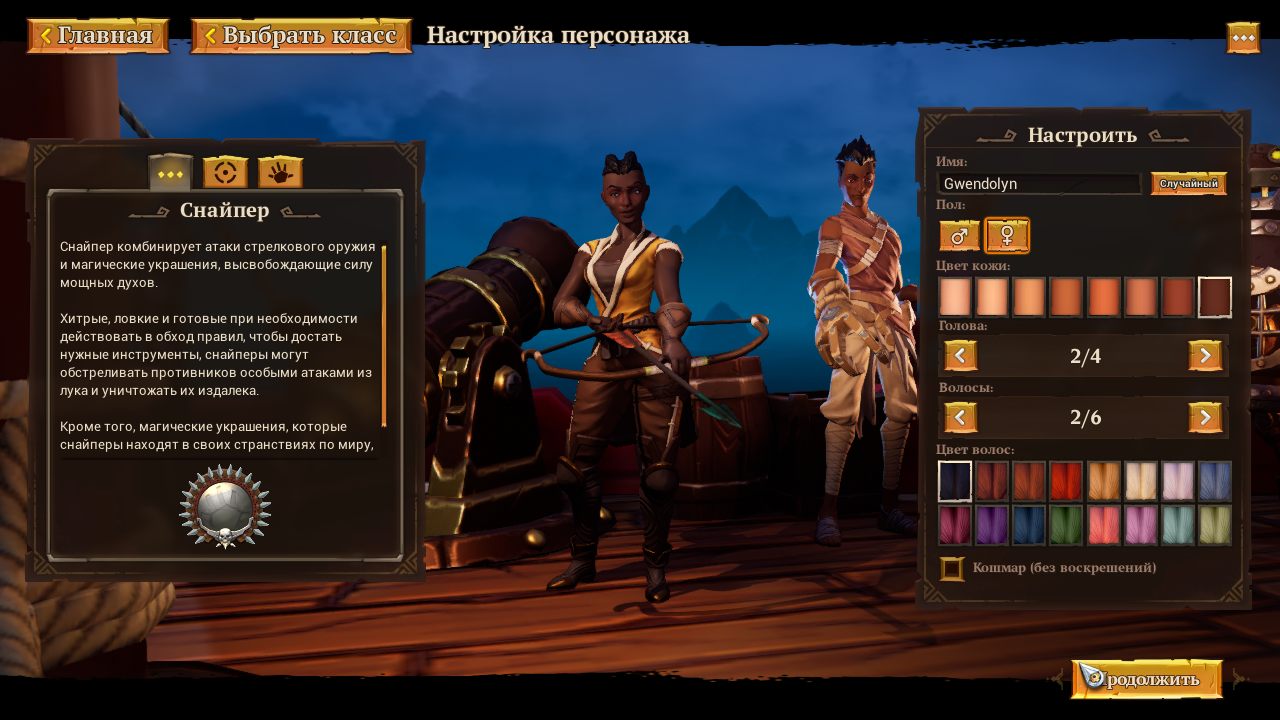
Task: Open the hand icon tab in class panel
Action: click(x=278, y=171)
